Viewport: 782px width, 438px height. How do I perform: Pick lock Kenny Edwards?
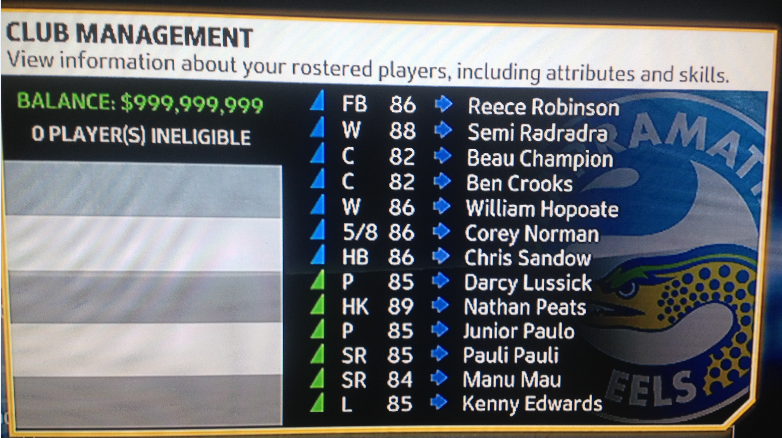(x=531, y=404)
